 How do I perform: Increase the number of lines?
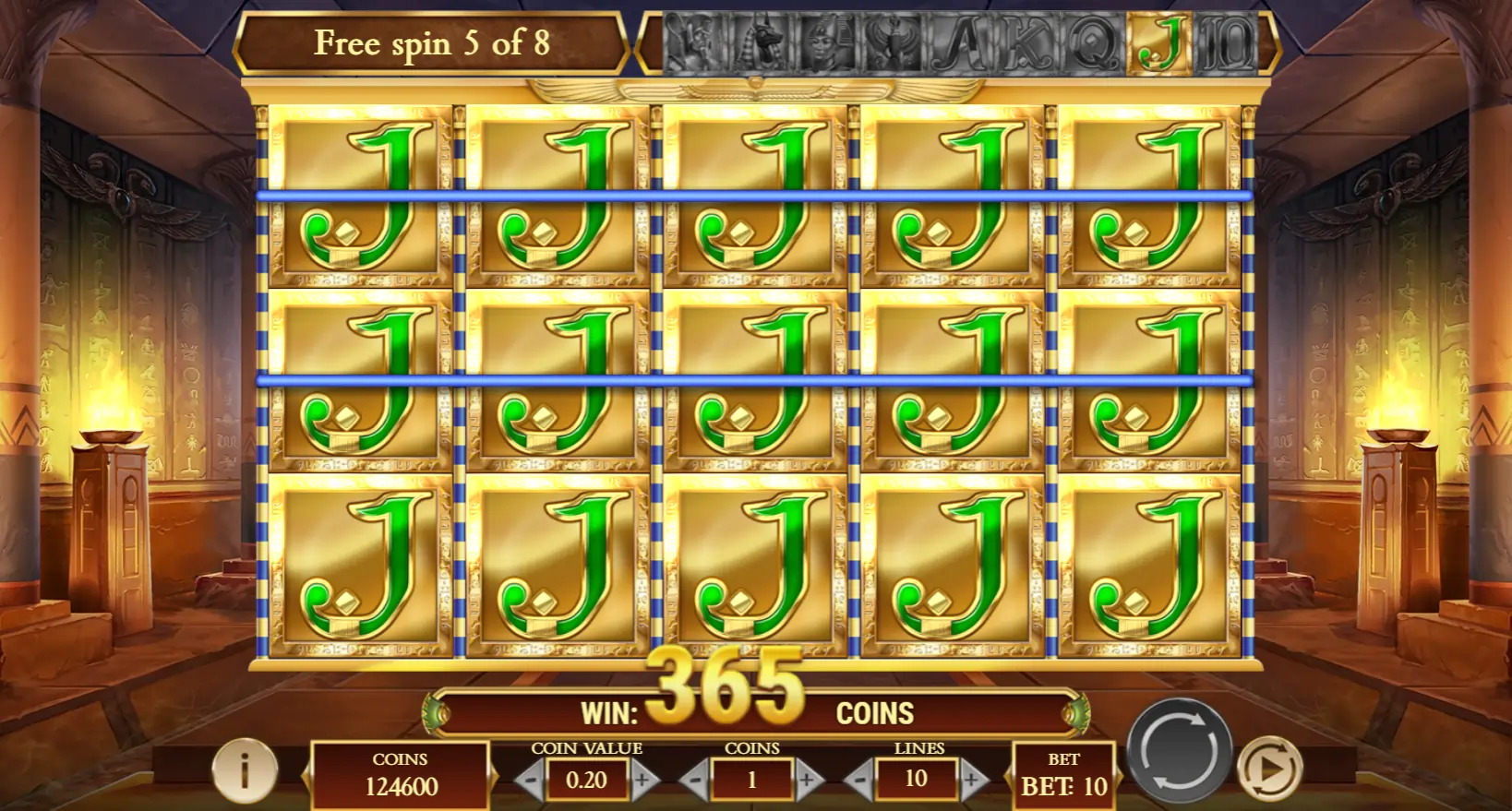(x=973, y=781)
